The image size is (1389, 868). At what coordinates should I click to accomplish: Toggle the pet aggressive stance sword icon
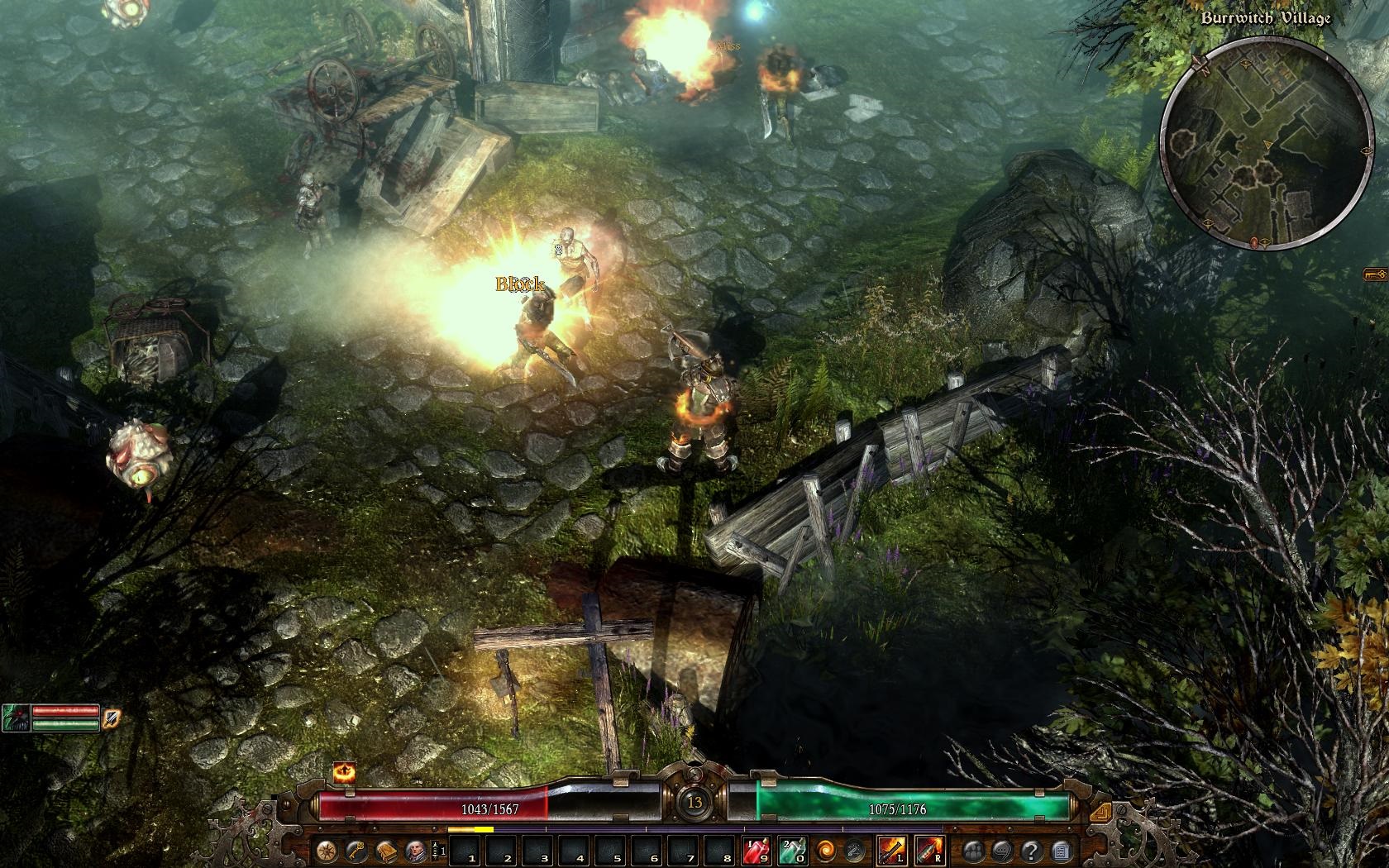[112, 718]
